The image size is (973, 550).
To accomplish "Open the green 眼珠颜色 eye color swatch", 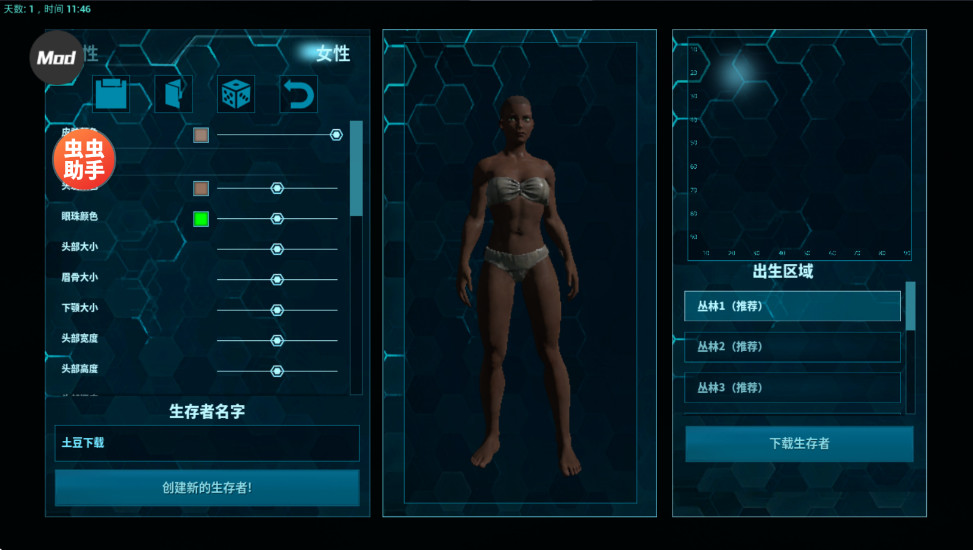I will tap(201, 219).
